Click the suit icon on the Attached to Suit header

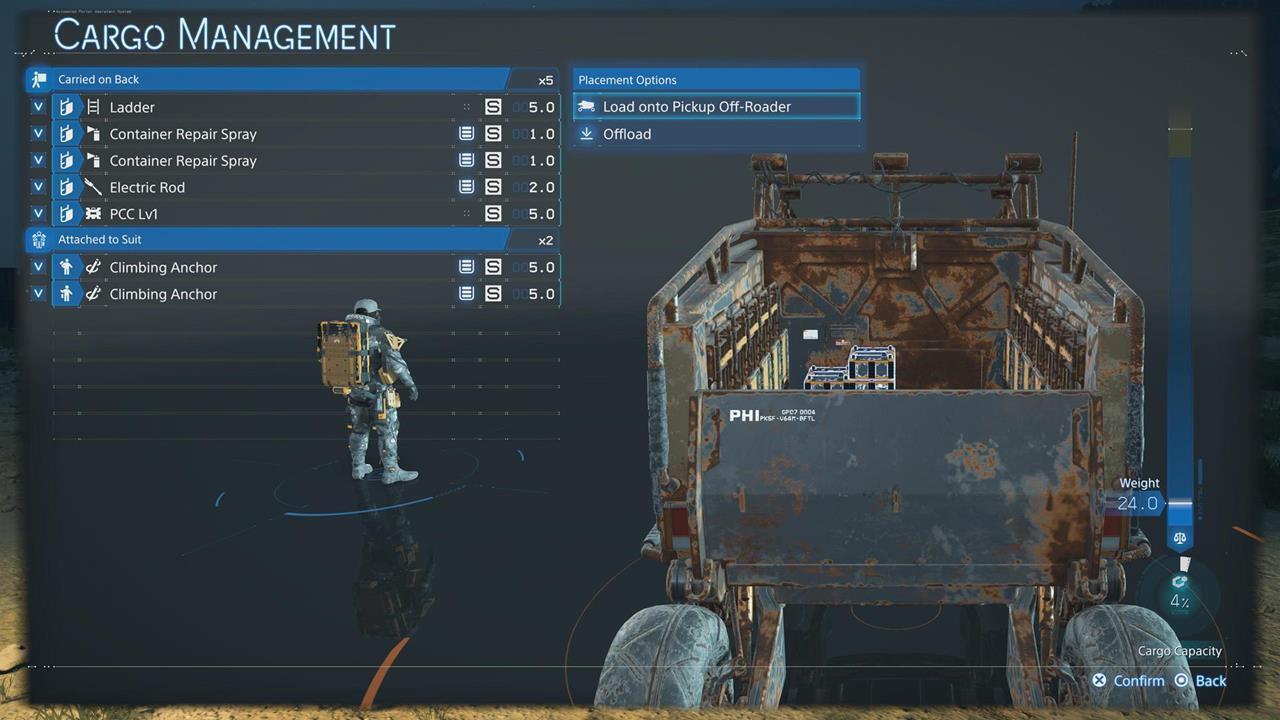click(39, 239)
